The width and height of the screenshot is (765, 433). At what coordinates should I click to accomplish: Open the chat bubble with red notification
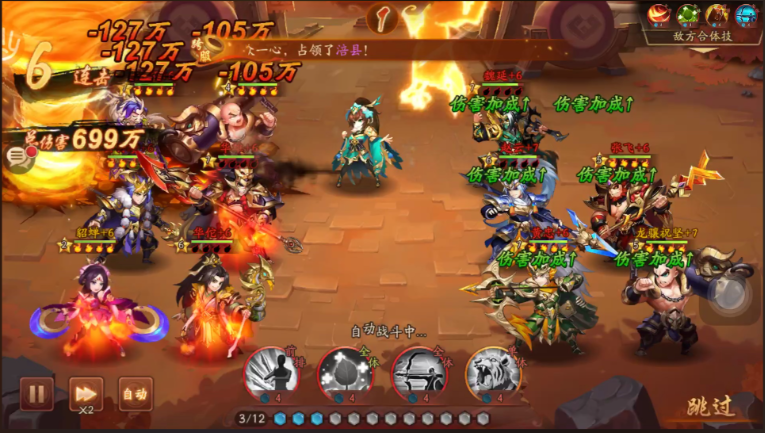click(18, 155)
